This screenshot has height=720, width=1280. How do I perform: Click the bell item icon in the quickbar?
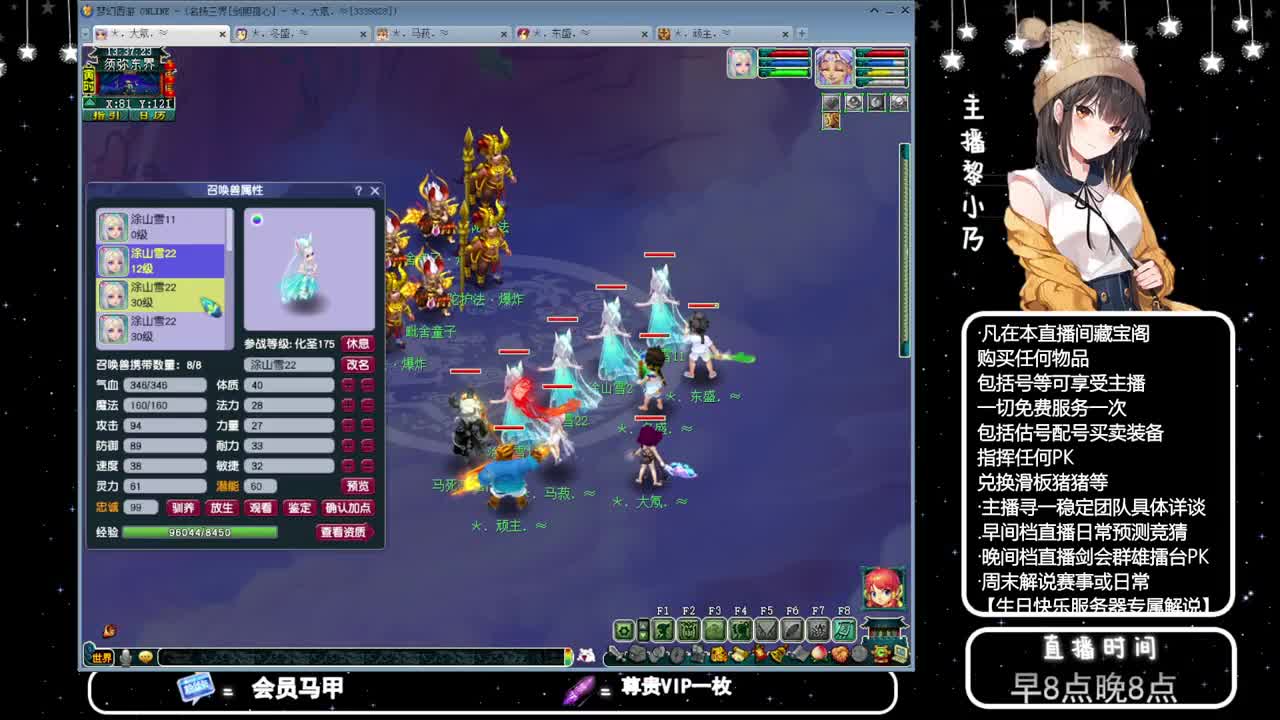tap(776, 654)
